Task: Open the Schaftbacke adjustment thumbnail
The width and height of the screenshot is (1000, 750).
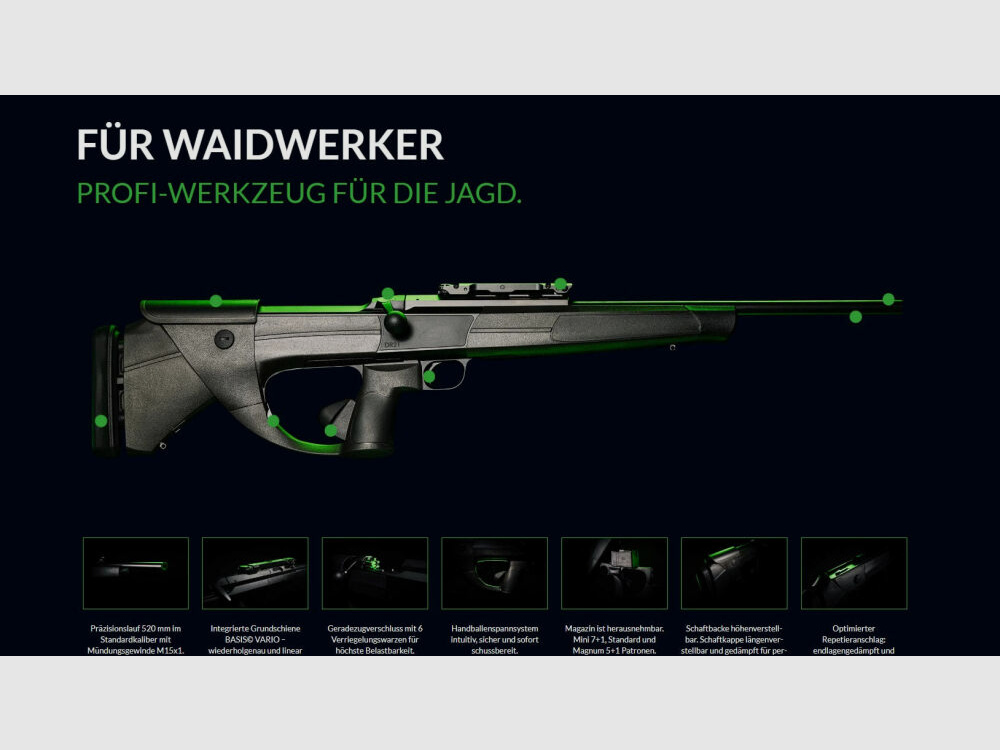Action: click(x=734, y=573)
